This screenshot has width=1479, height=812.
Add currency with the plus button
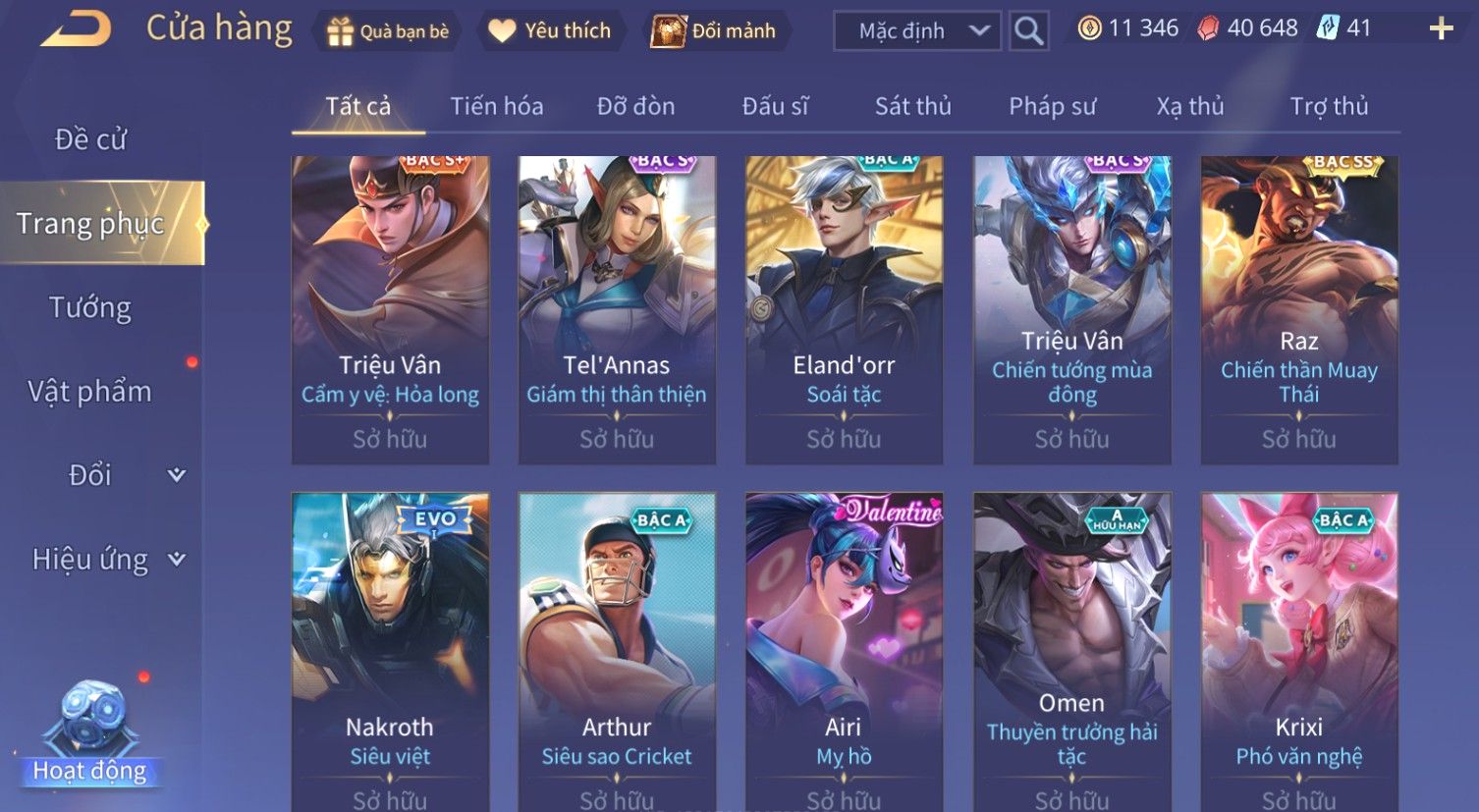(x=1441, y=28)
